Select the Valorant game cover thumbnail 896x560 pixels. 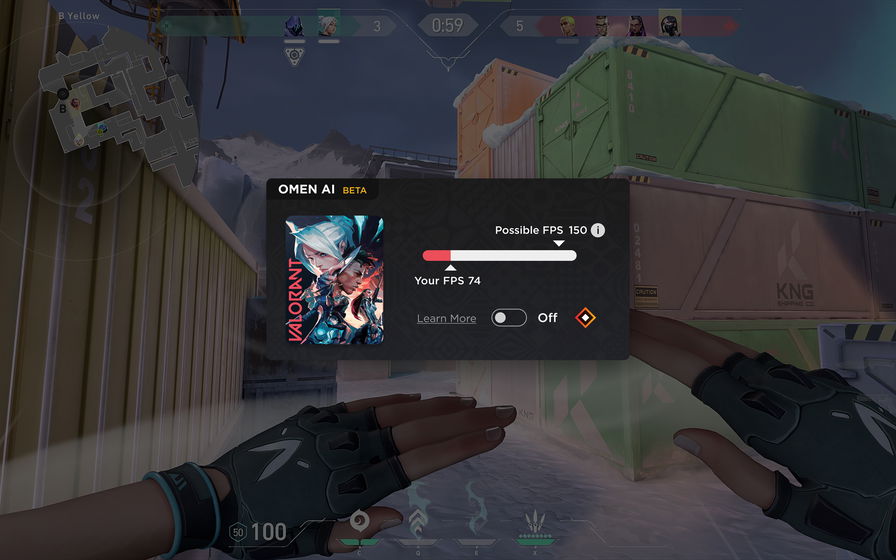(334, 280)
